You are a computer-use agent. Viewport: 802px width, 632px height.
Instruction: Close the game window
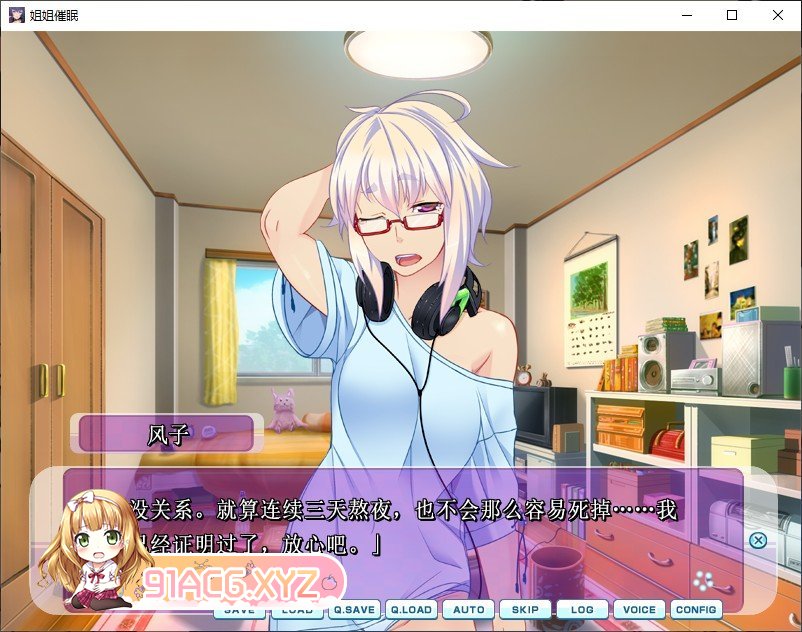(778, 15)
